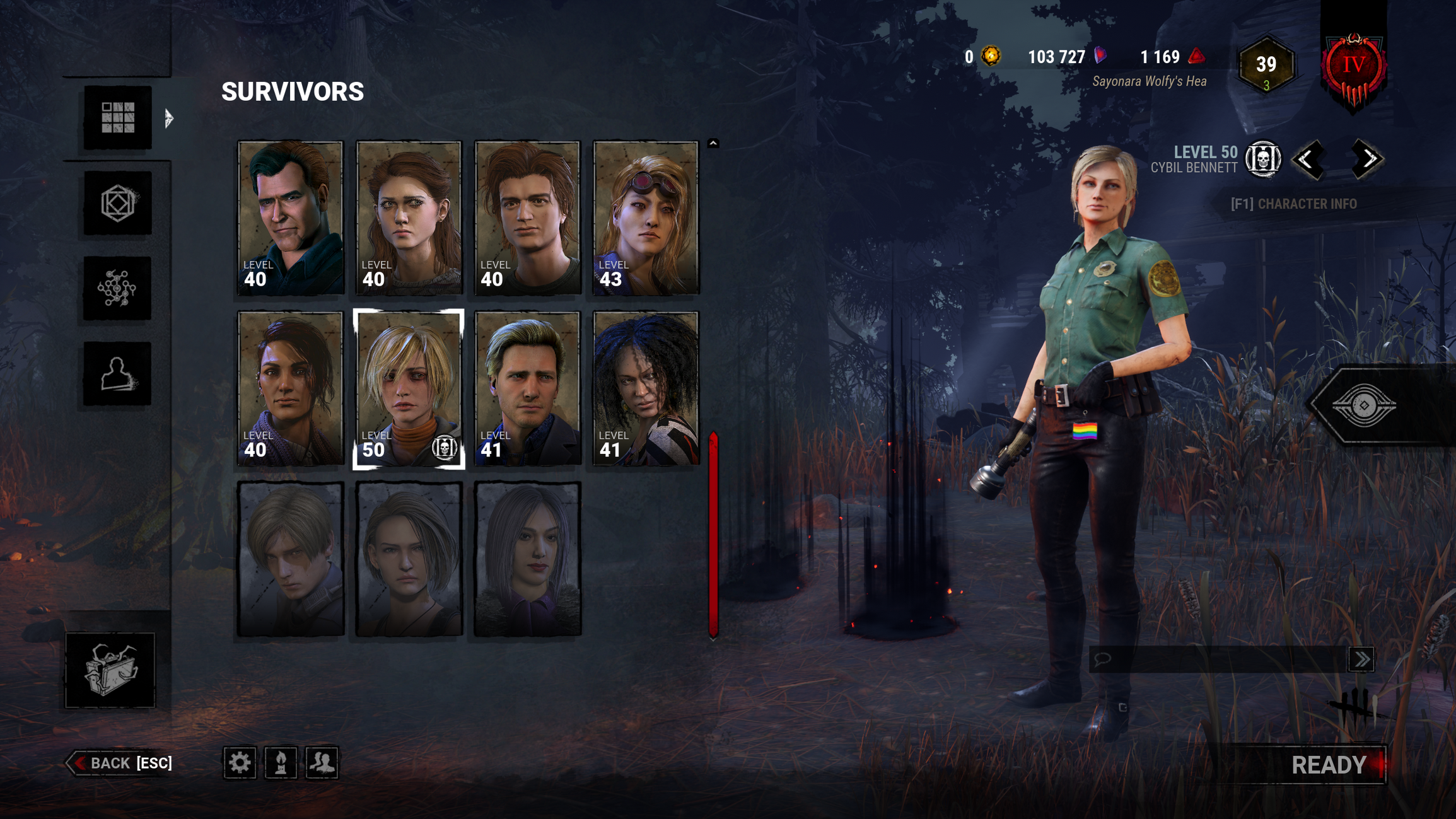The width and height of the screenshot is (1456, 819).
Task: Open character customization silhouette icon
Action: pos(117,373)
